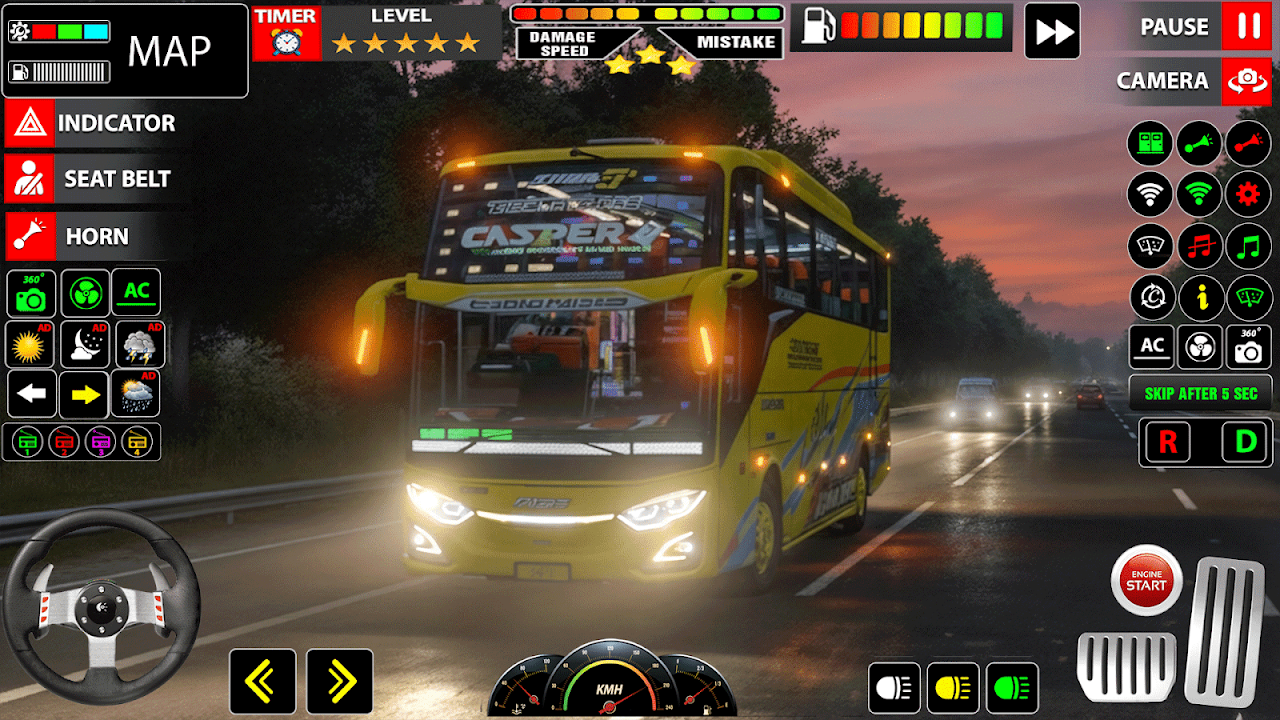
Task: Tap the fast-forward double arrow button
Action: tap(1052, 31)
